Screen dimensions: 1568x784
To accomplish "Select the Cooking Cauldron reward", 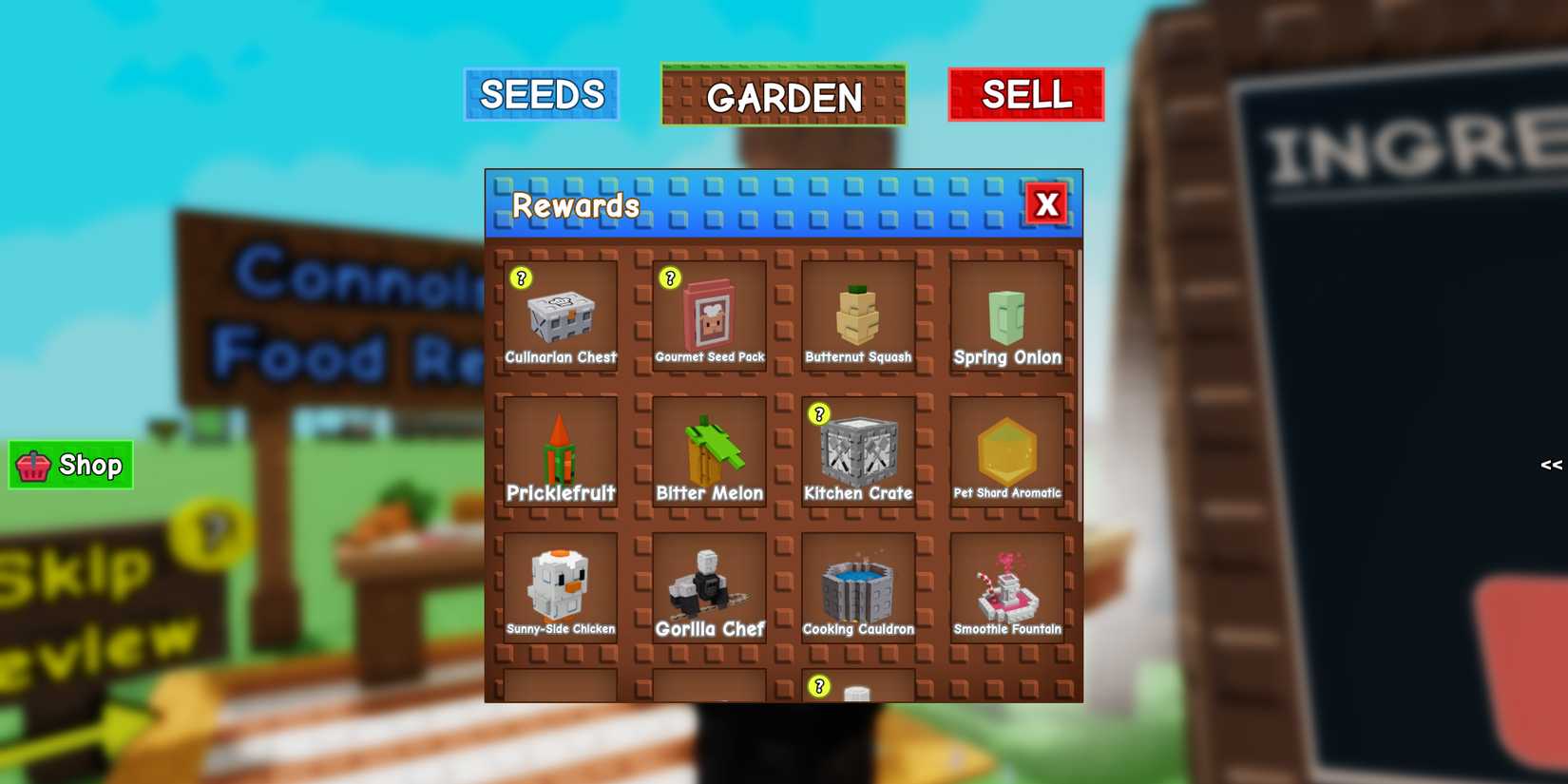I will click(858, 587).
